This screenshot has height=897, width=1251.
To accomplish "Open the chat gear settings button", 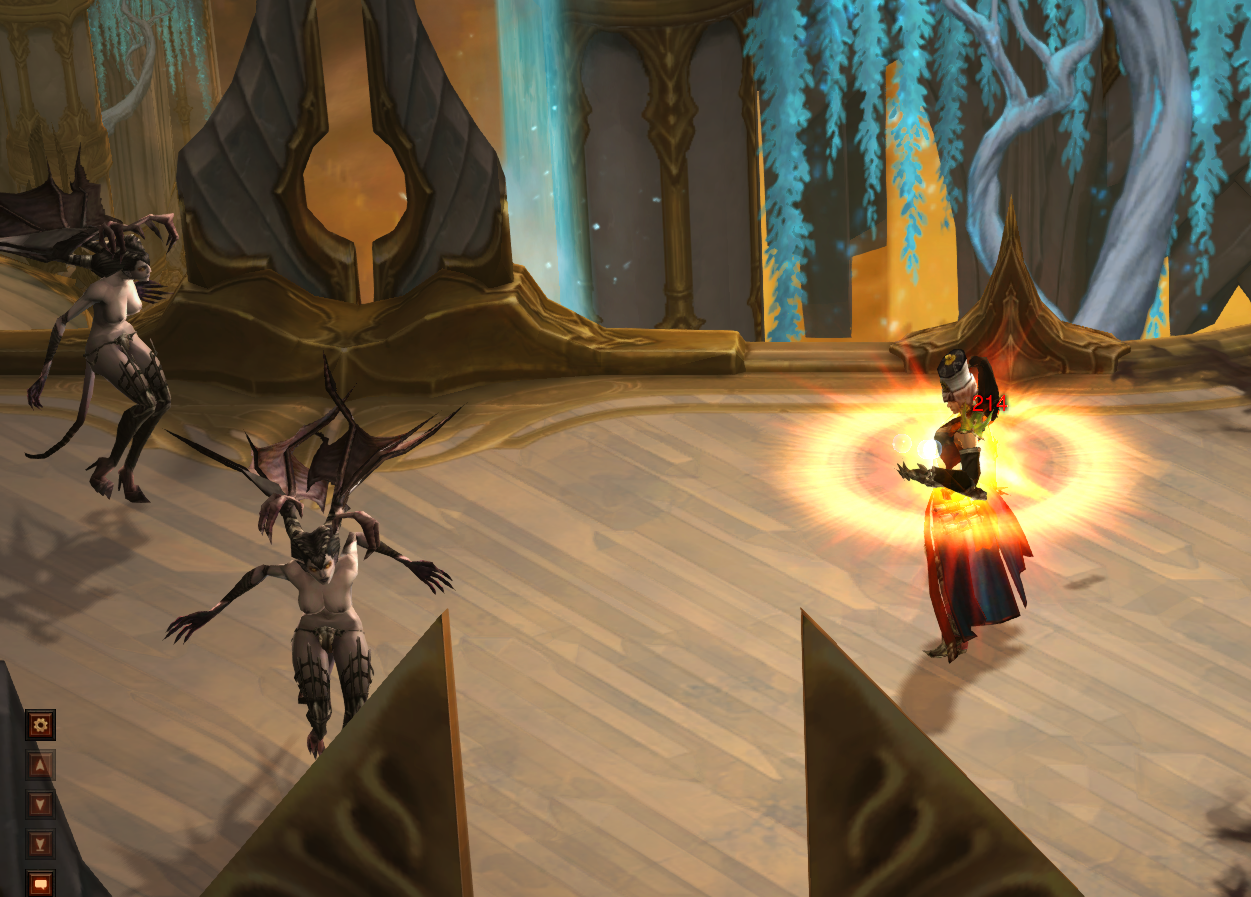I will (x=40, y=725).
